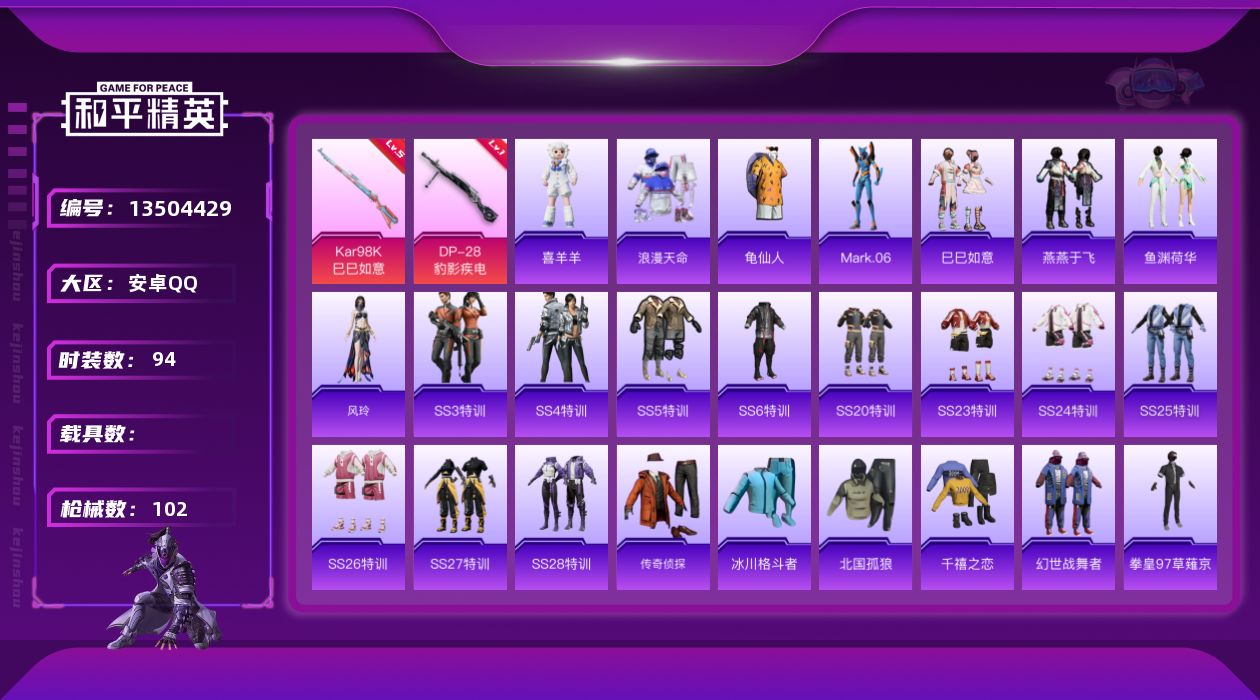Select the SS28特训 outfit card
1260x700 pixels.
[x=561, y=517]
